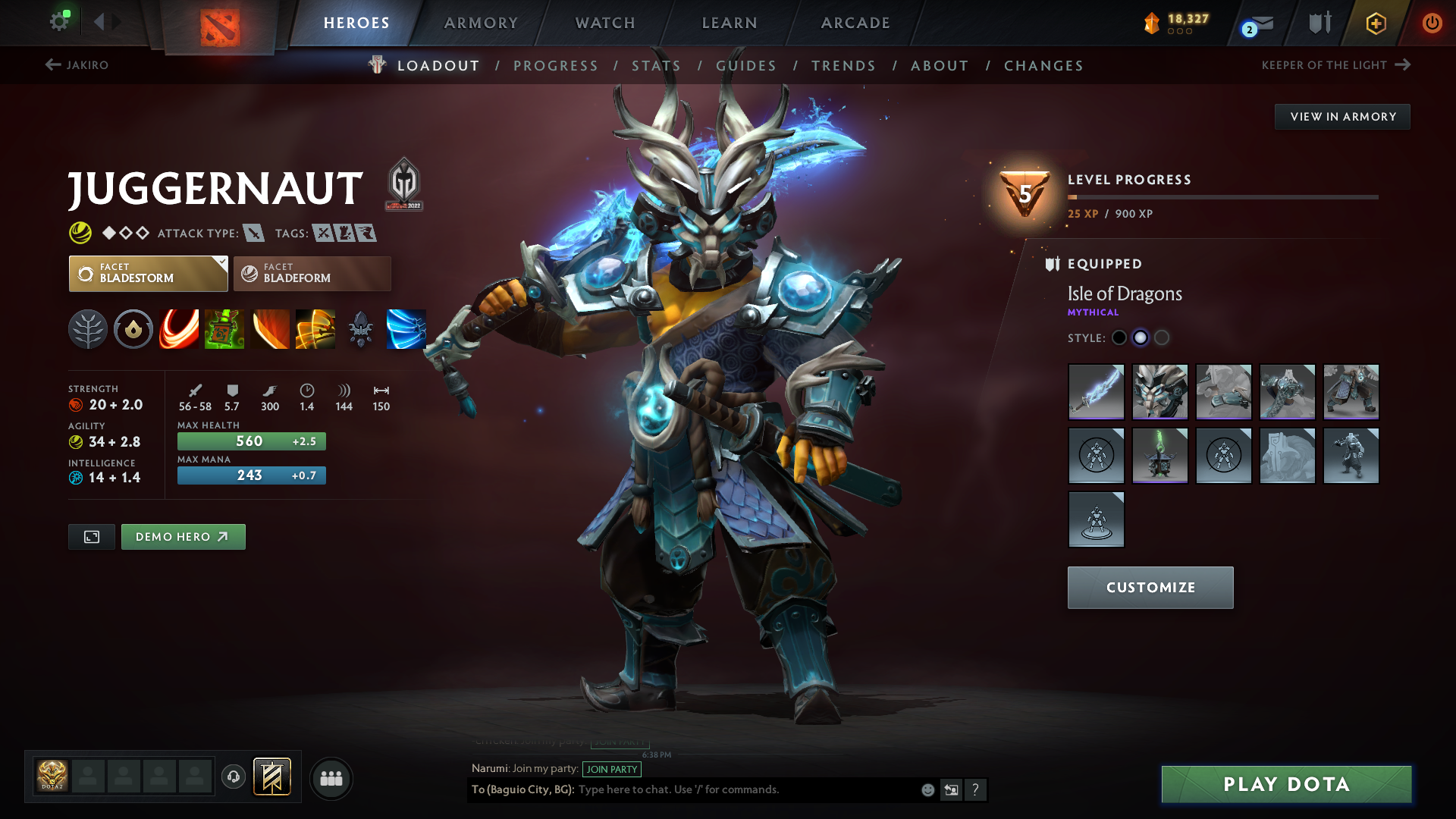Screen dimensions: 1456x819
Task: Show the hero Stats sub-tab
Action: pyautogui.click(x=656, y=66)
